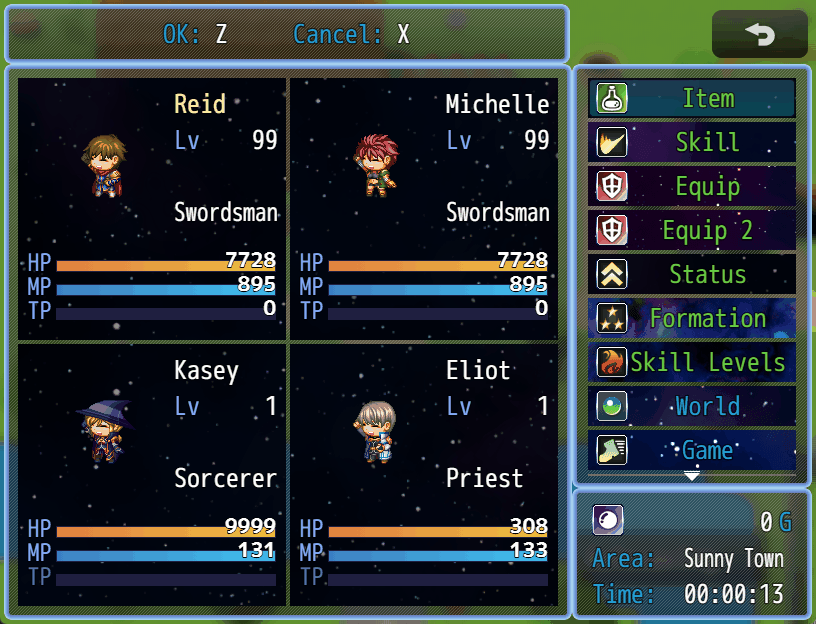Screen dimensions: 816x624
Task: Choose the Game option
Action: pyautogui.click(x=692, y=449)
